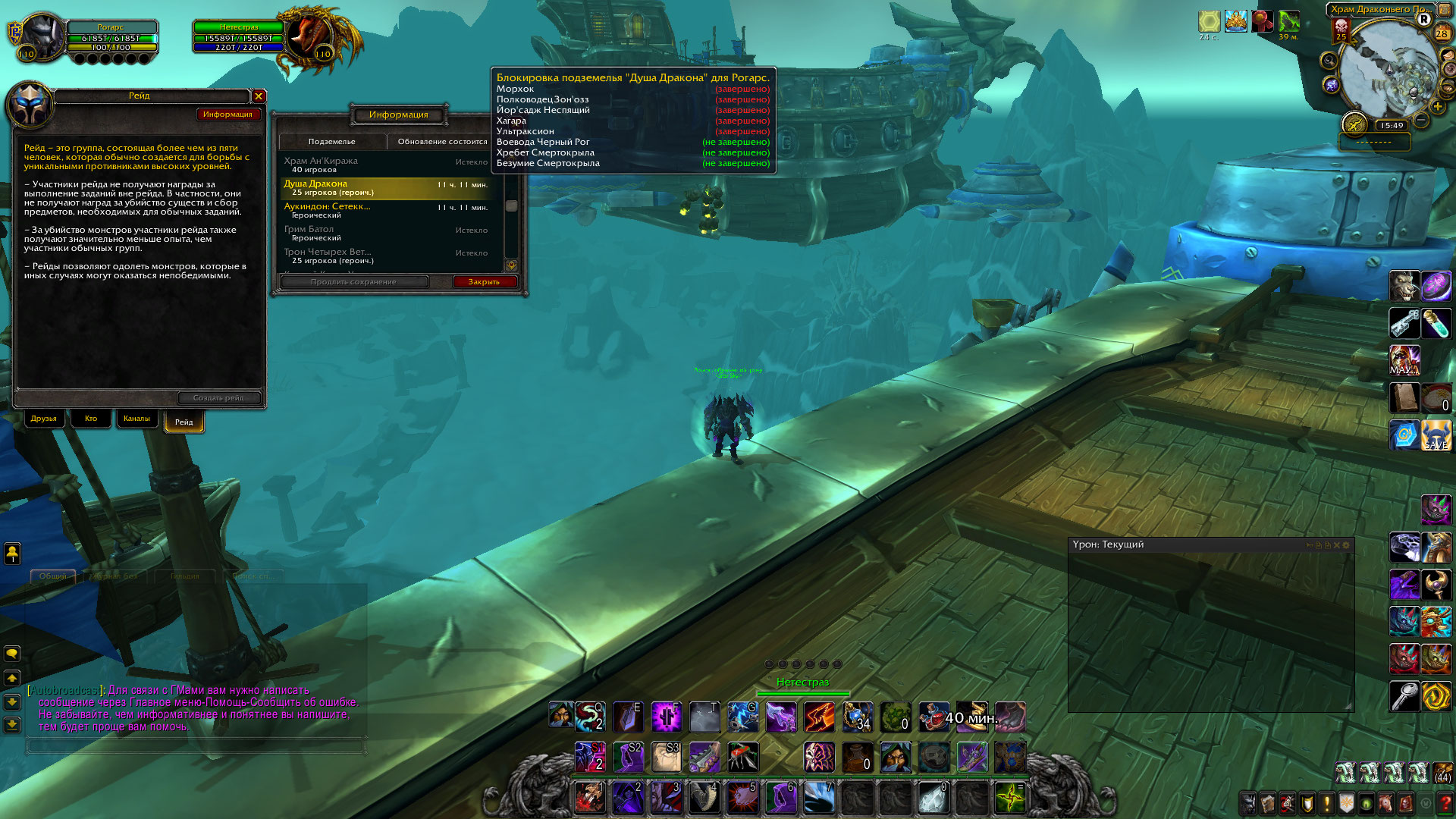Click the red Информация button
Screen dimensions: 1456x819
[227, 115]
